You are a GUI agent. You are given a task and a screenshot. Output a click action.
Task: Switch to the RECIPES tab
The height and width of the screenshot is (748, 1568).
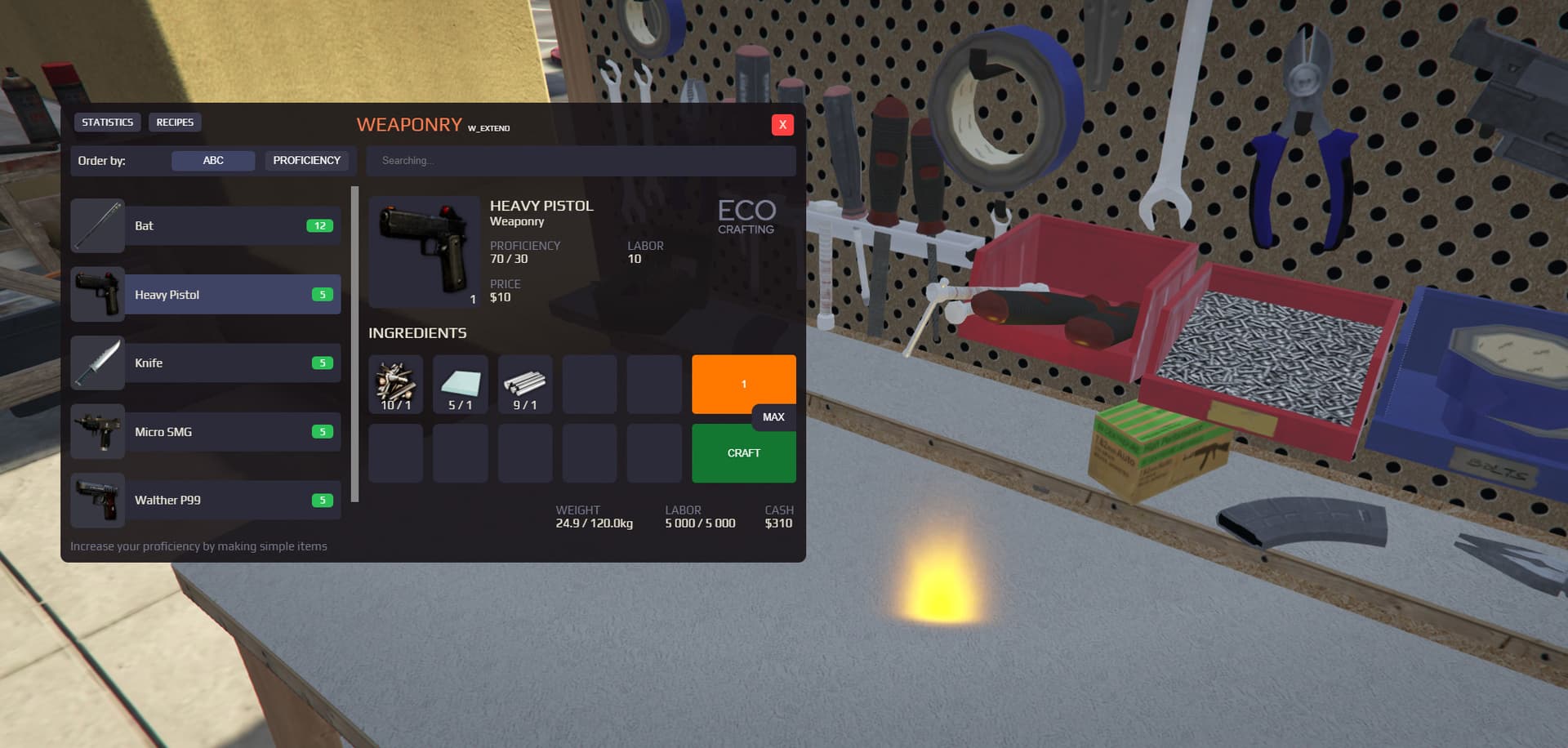(x=175, y=122)
